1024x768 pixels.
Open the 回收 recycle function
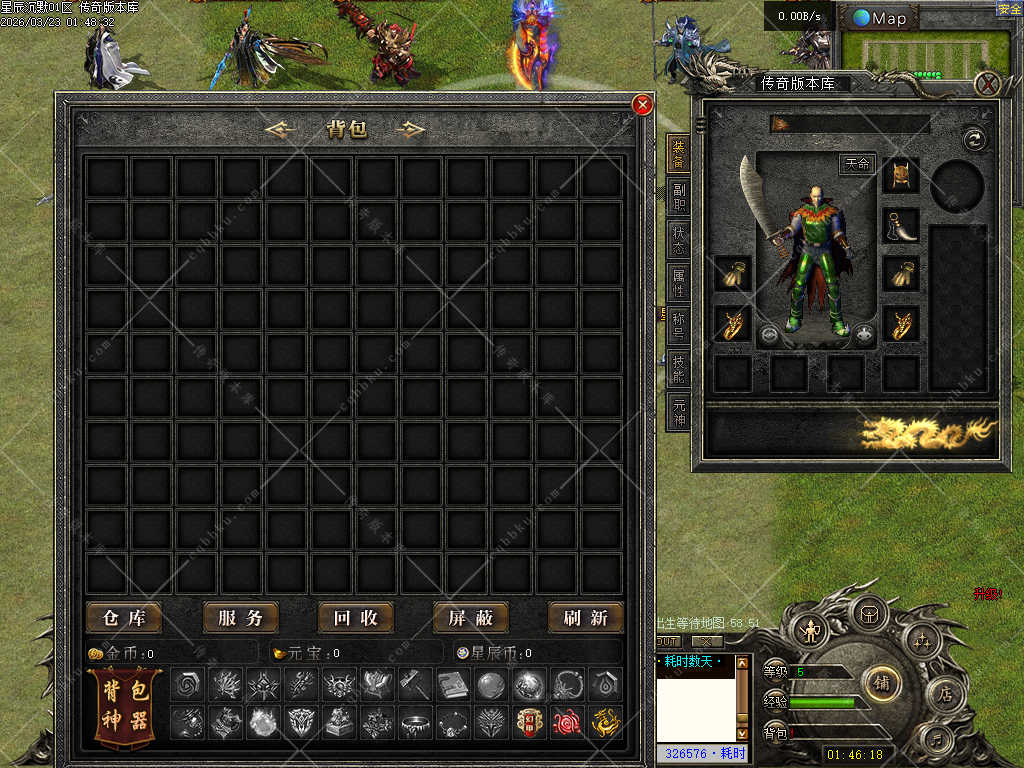[x=355, y=618]
